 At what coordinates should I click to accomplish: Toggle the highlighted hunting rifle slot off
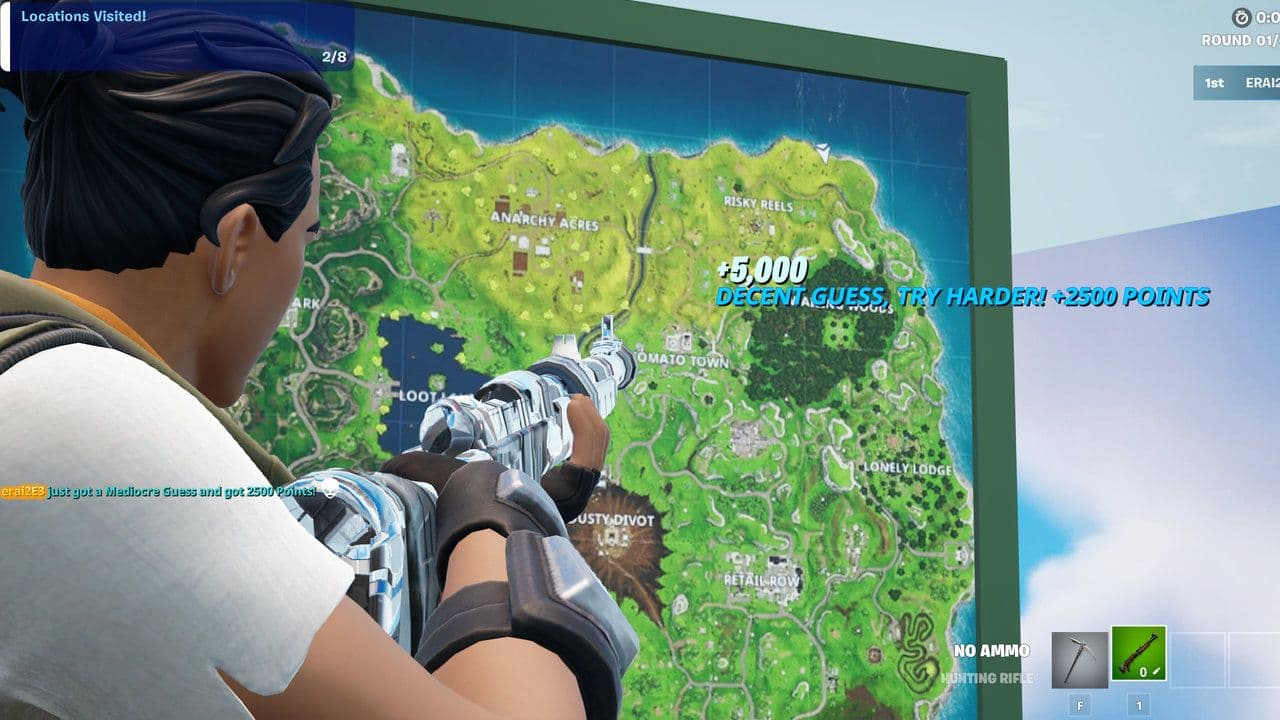pyautogui.click(x=1138, y=655)
